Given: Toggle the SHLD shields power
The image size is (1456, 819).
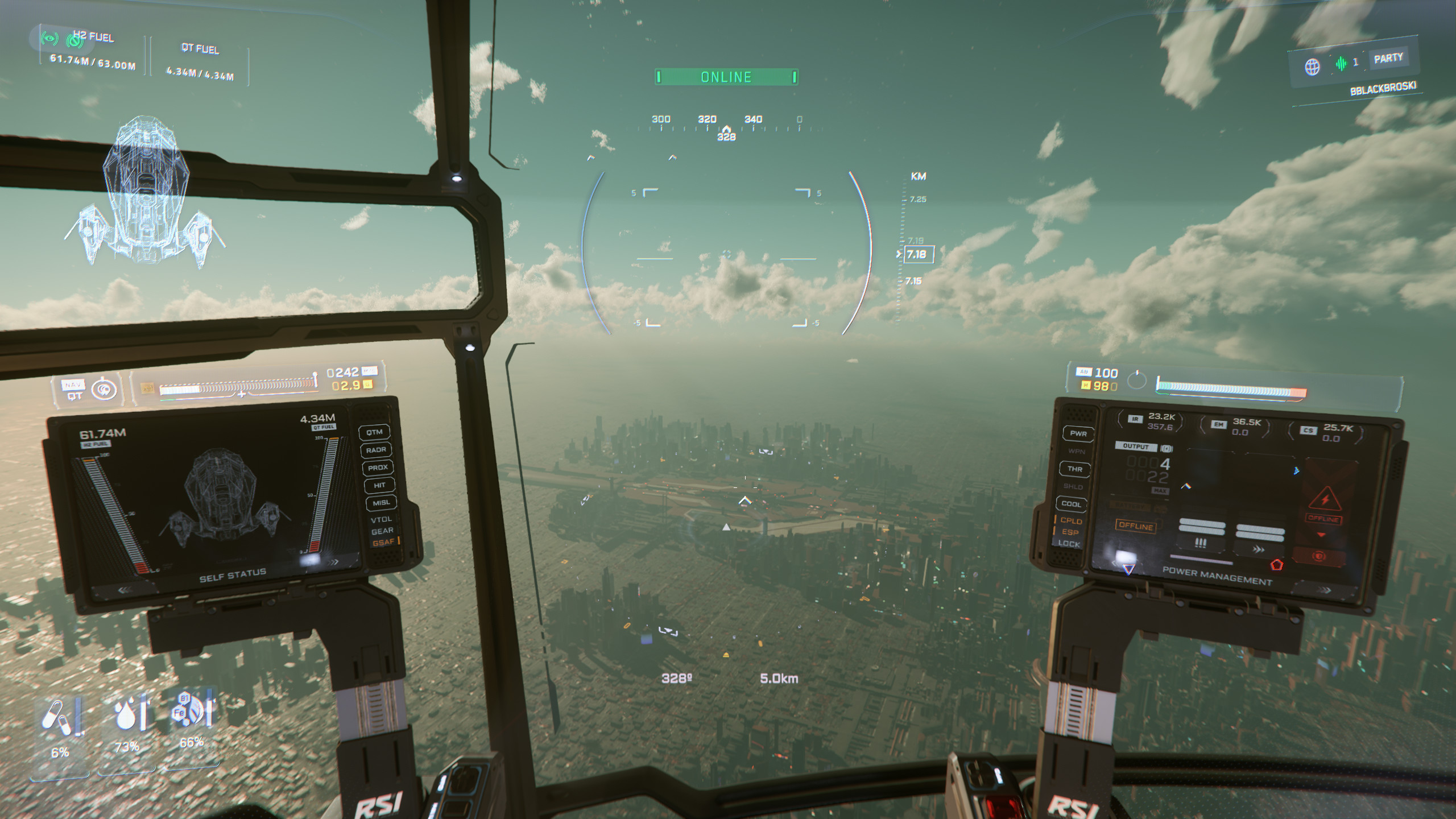Looking at the screenshot, I should (x=1073, y=487).
